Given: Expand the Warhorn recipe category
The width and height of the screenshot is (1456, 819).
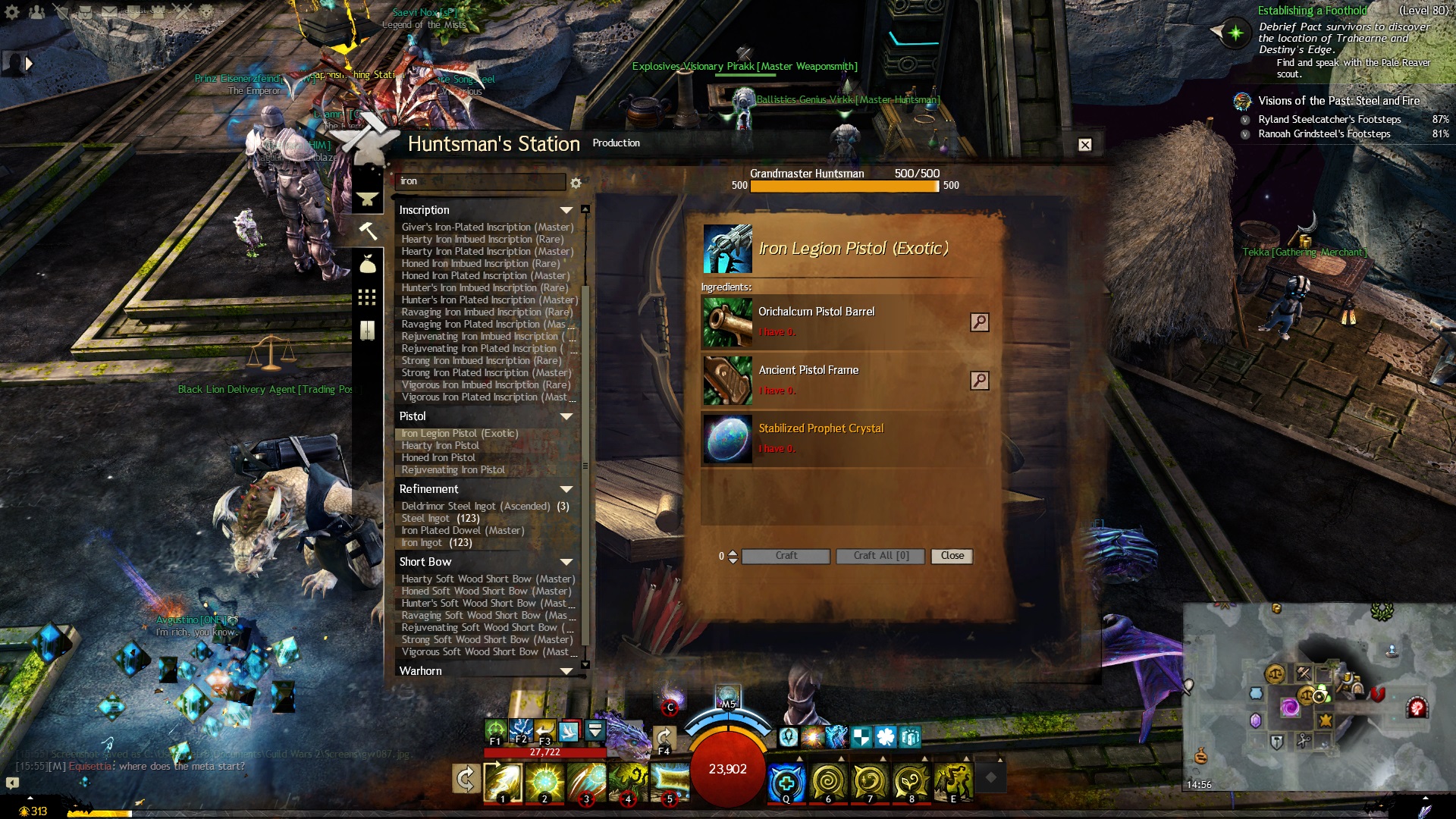Looking at the screenshot, I should pyautogui.click(x=566, y=671).
